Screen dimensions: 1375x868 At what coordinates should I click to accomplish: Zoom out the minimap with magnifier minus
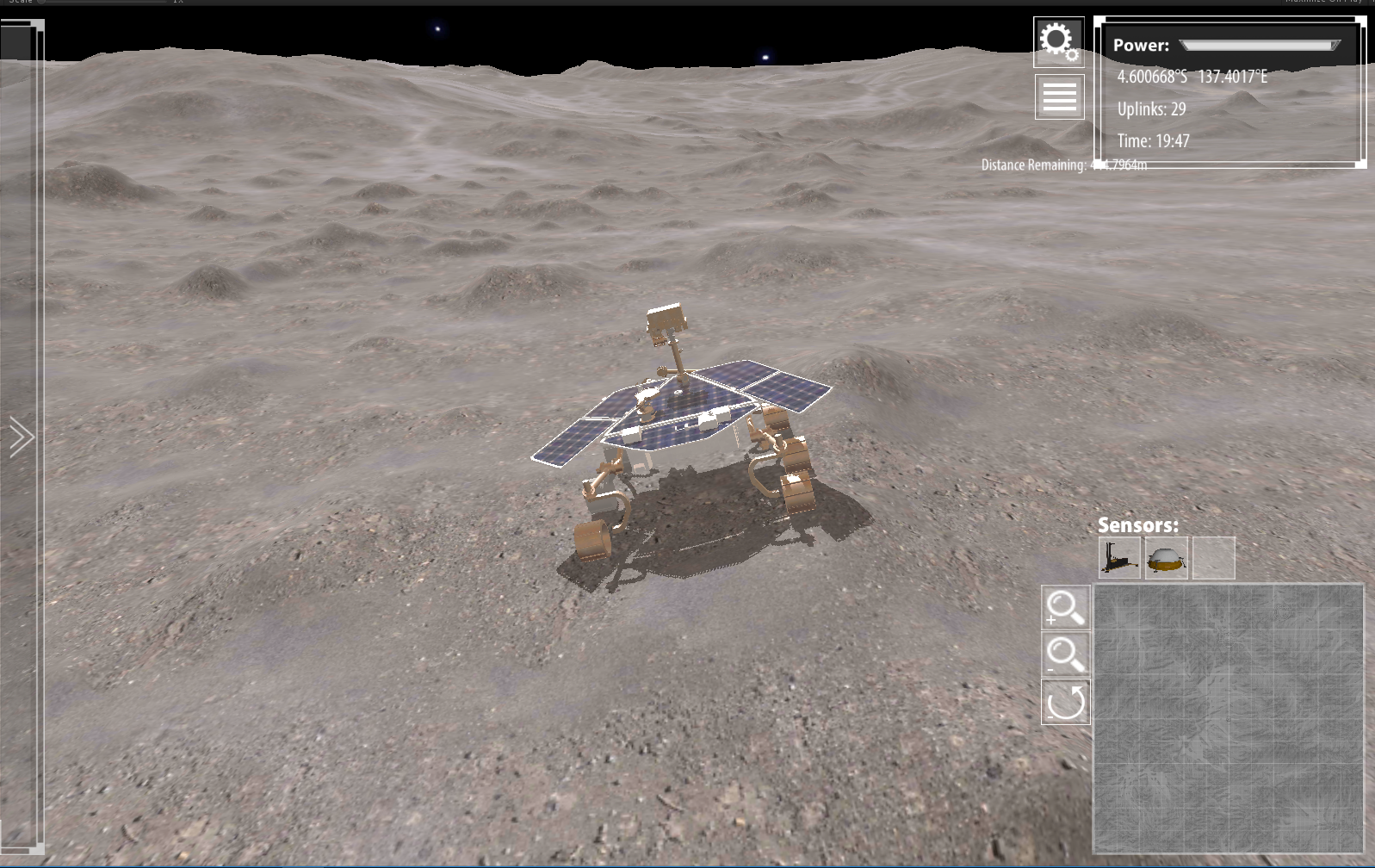click(x=1065, y=654)
